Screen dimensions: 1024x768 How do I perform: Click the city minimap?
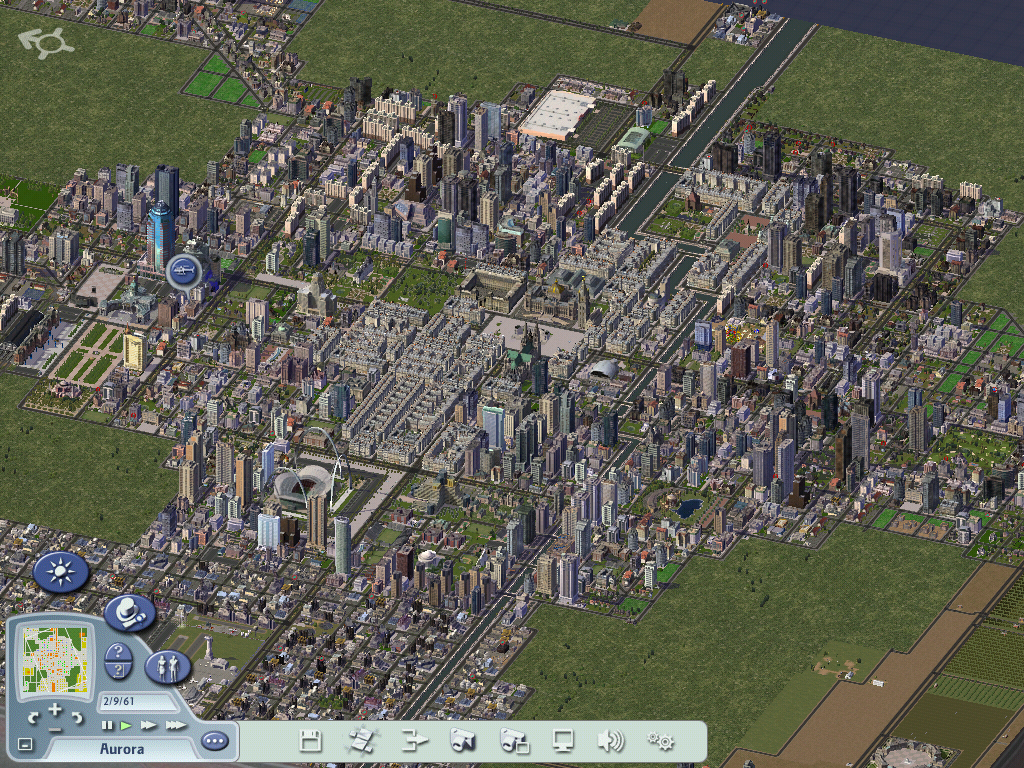(55, 658)
